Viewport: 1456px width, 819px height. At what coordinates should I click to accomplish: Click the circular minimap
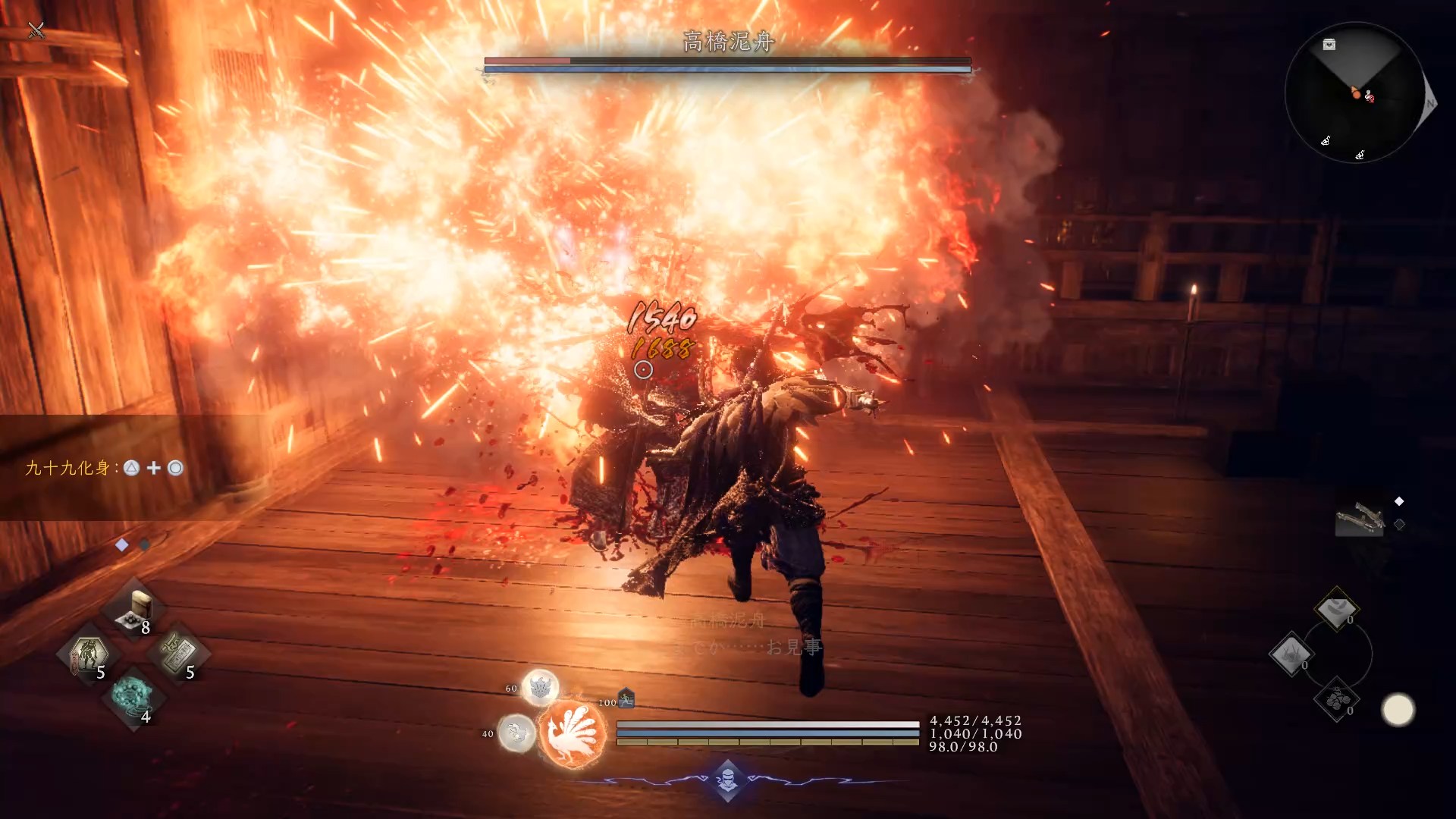[x=1355, y=93]
